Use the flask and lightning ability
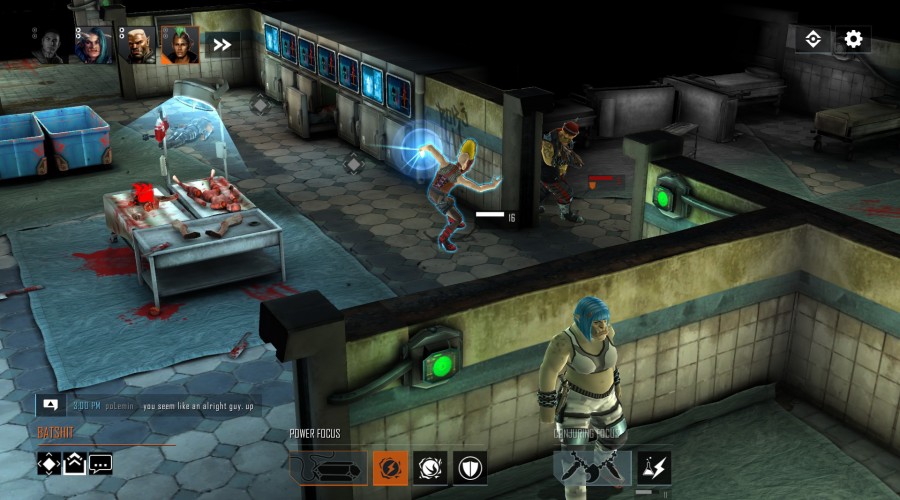Viewport: 900px width, 500px height. click(654, 467)
